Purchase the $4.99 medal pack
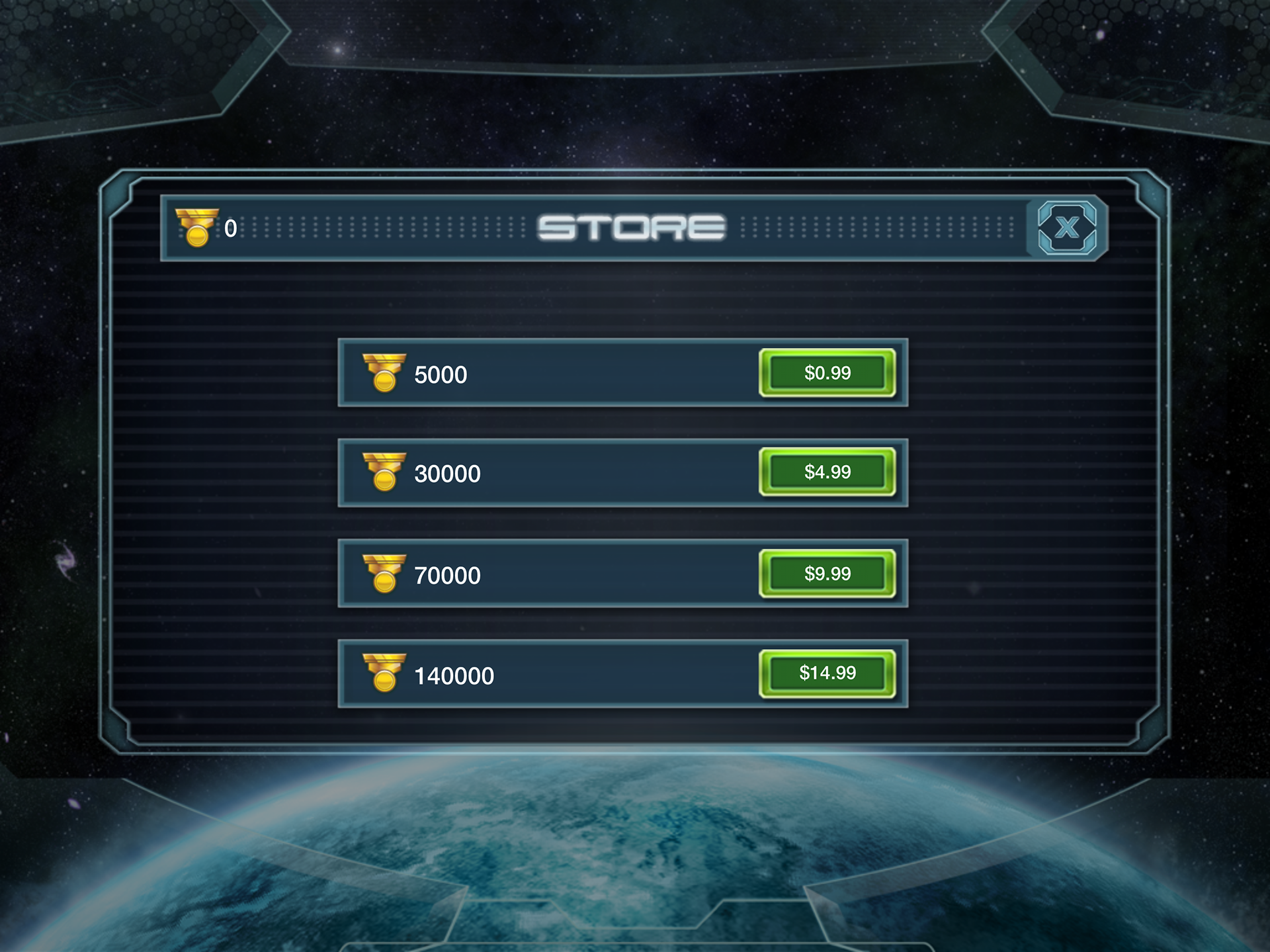Screen dimensions: 1270x952 coord(827,472)
